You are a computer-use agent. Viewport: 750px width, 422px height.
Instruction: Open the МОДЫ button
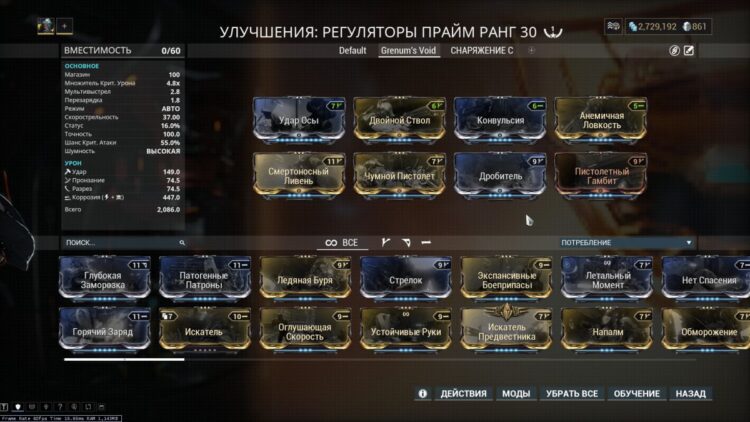pos(516,394)
